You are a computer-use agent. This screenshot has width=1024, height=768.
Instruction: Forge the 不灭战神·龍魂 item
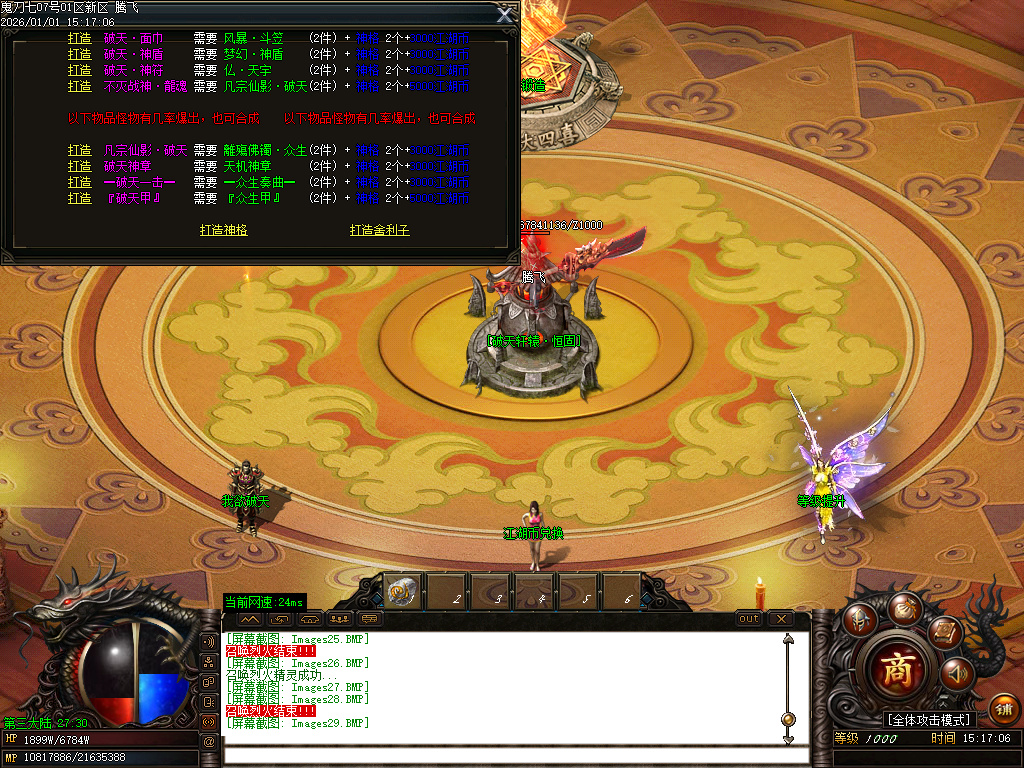coord(80,87)
